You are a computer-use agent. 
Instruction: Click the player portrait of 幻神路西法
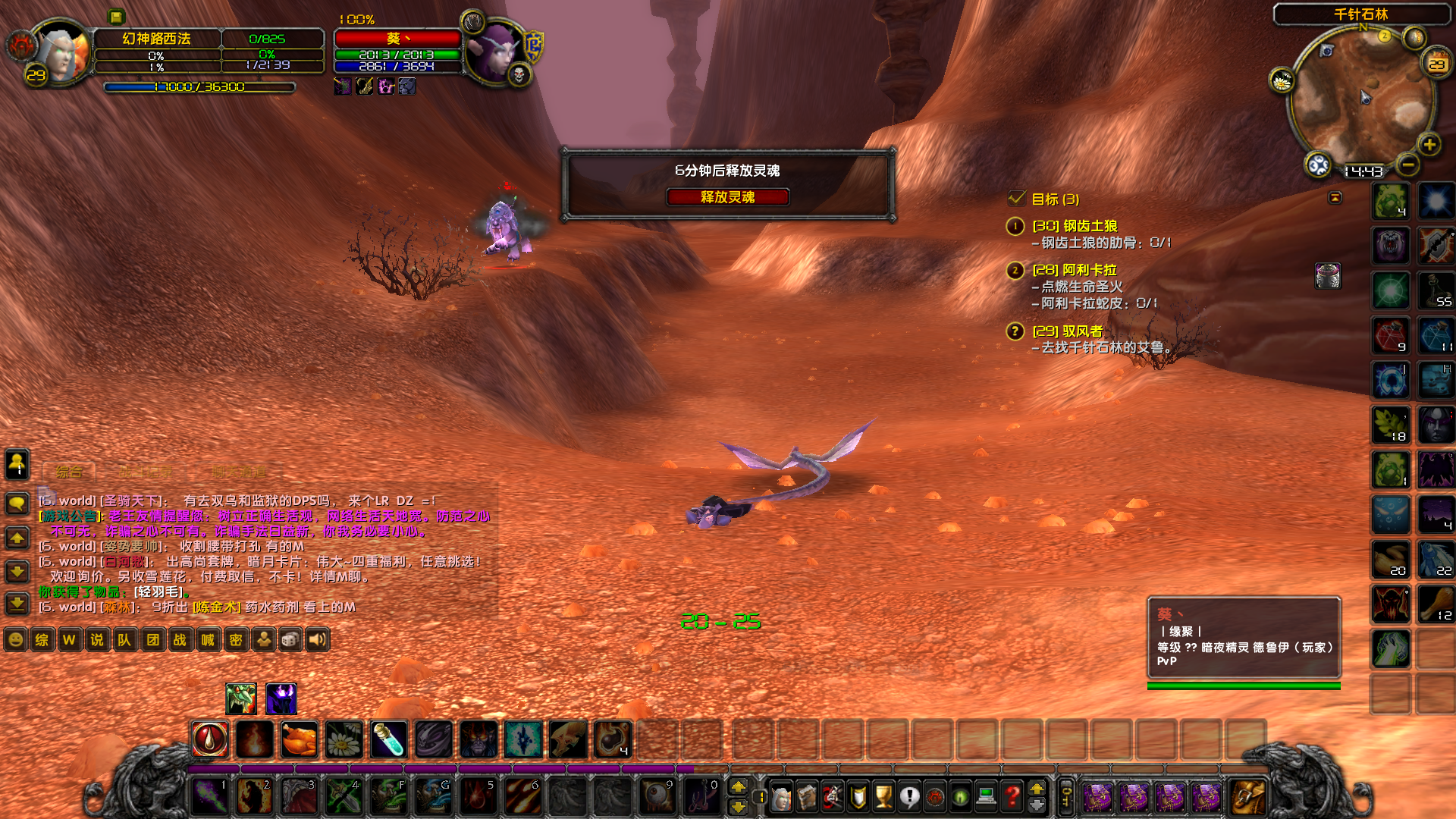point(61,52)
